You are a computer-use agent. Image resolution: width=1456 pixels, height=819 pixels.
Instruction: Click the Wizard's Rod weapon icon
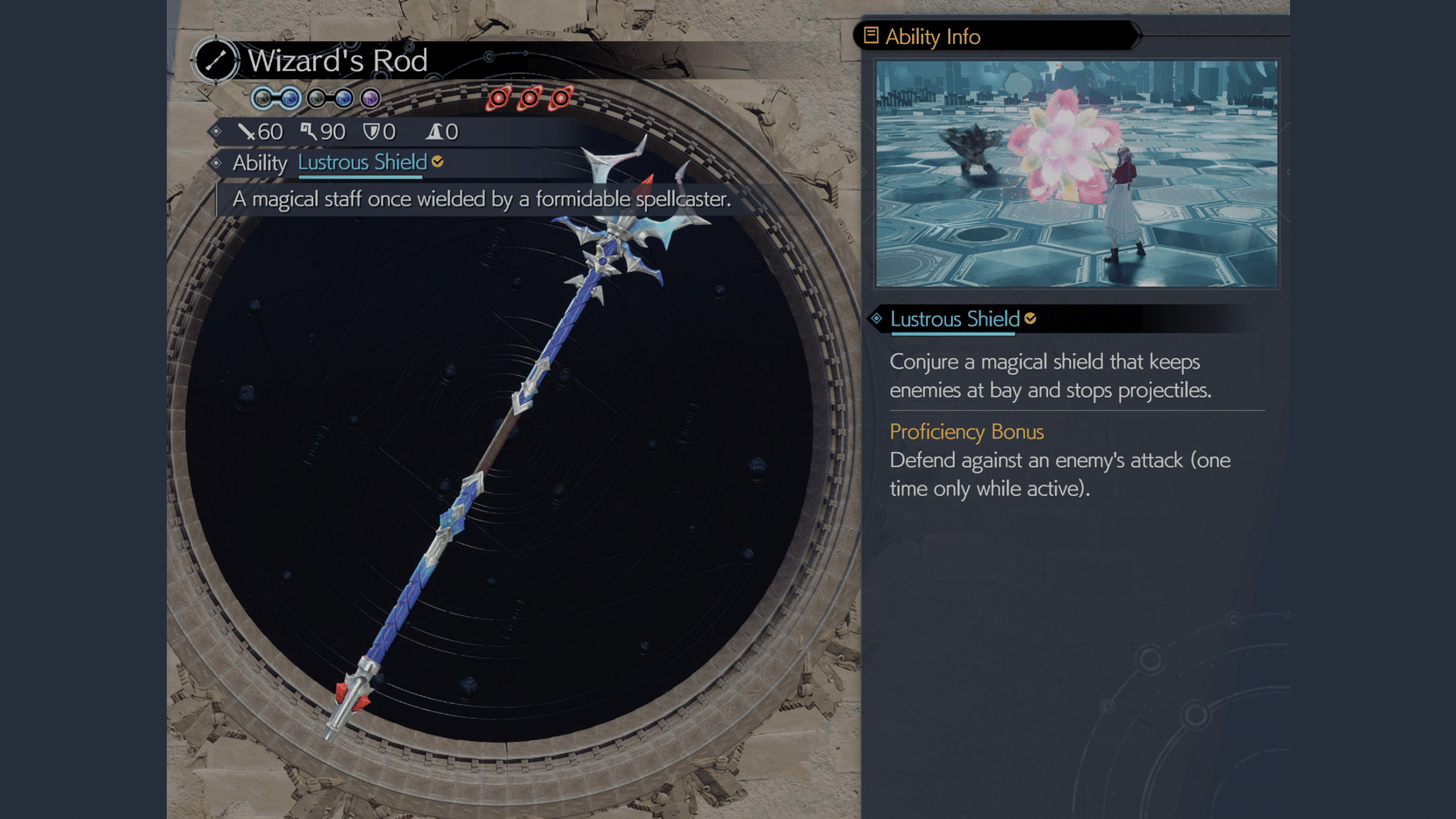tap(215, 61)
